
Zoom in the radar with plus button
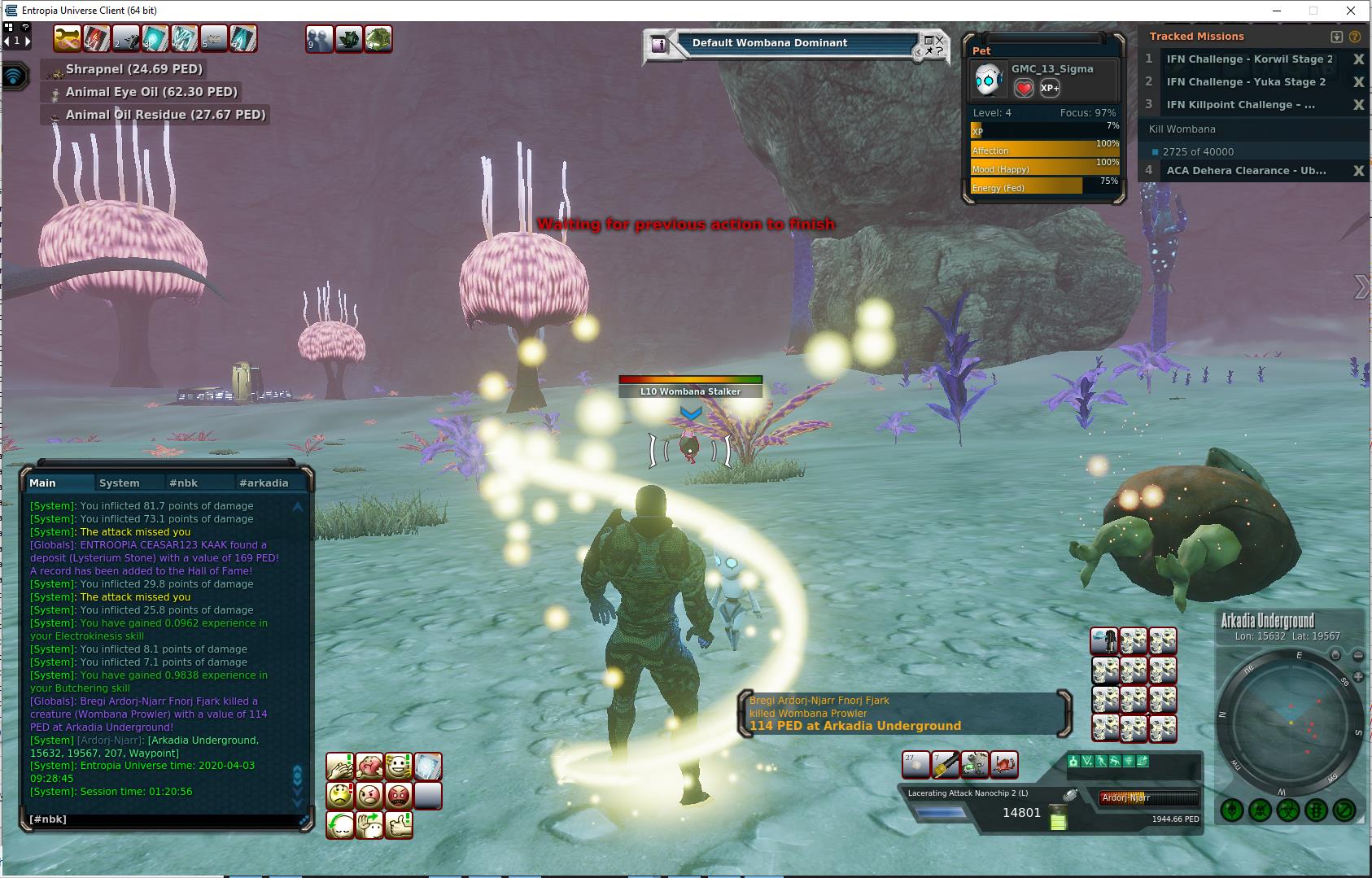point(1335,655)
